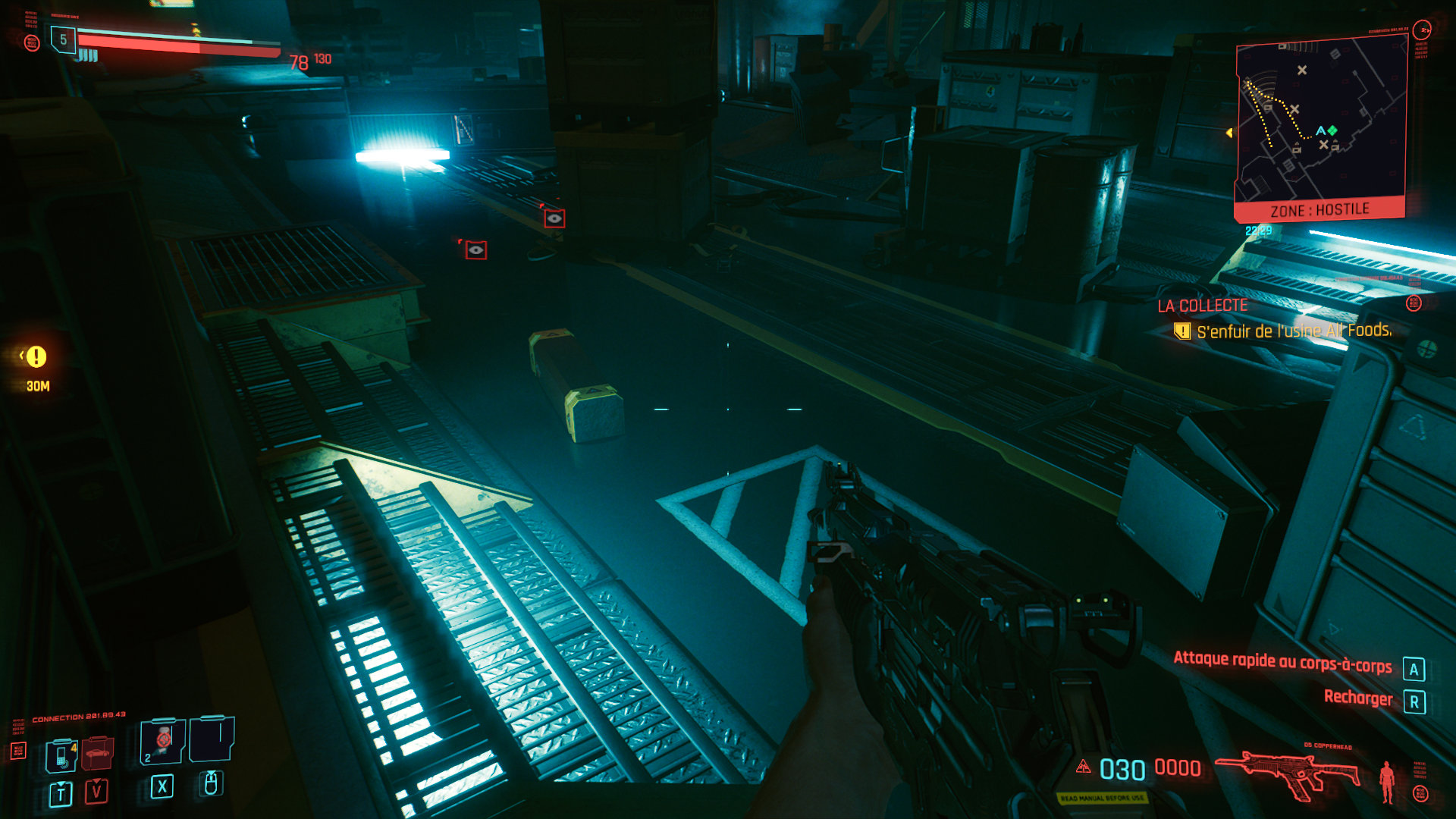
Task: Click the player stance silhouette icon
Action: point(1387,781)
